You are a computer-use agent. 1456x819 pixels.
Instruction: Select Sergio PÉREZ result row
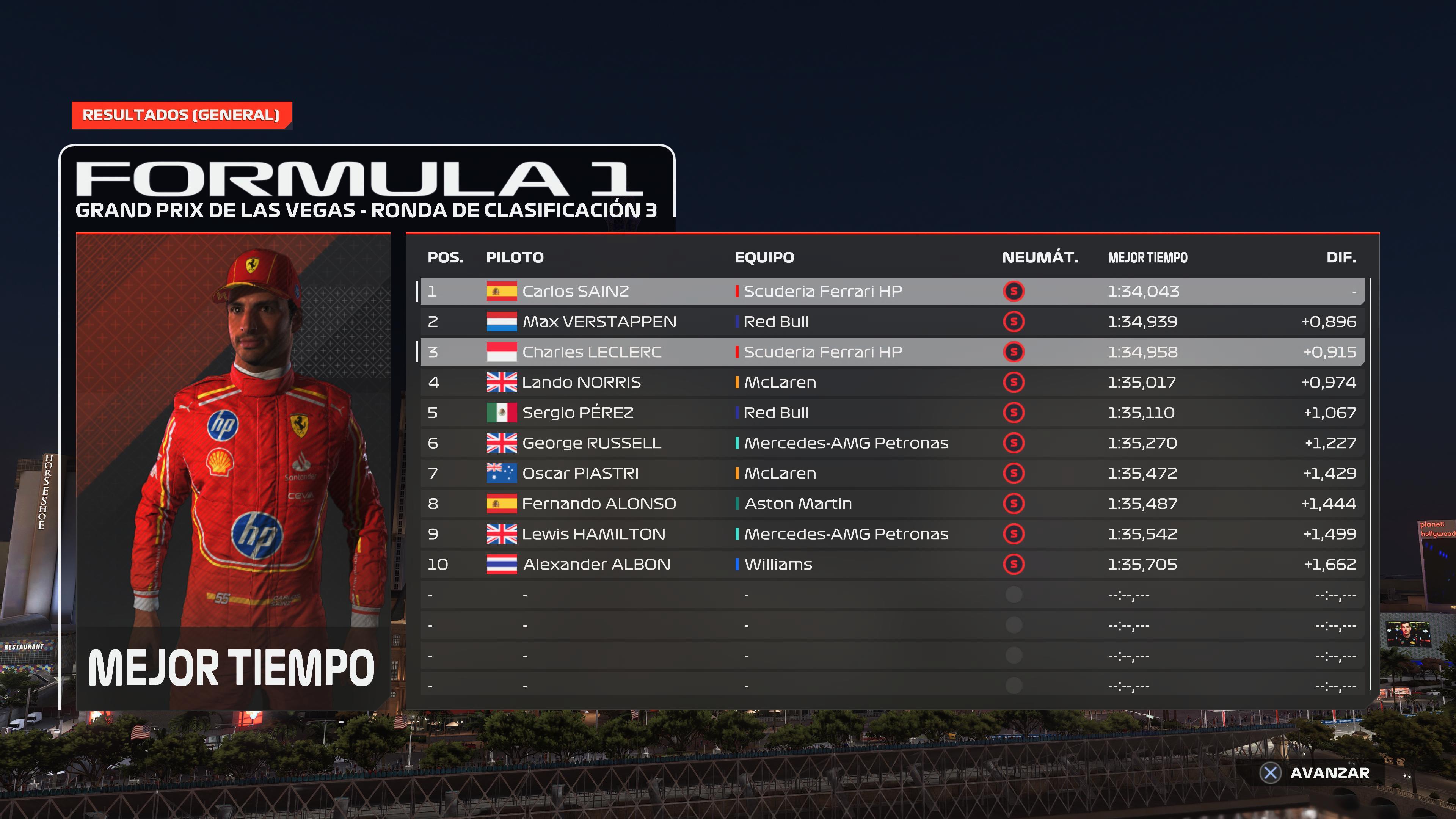[892, 413]
